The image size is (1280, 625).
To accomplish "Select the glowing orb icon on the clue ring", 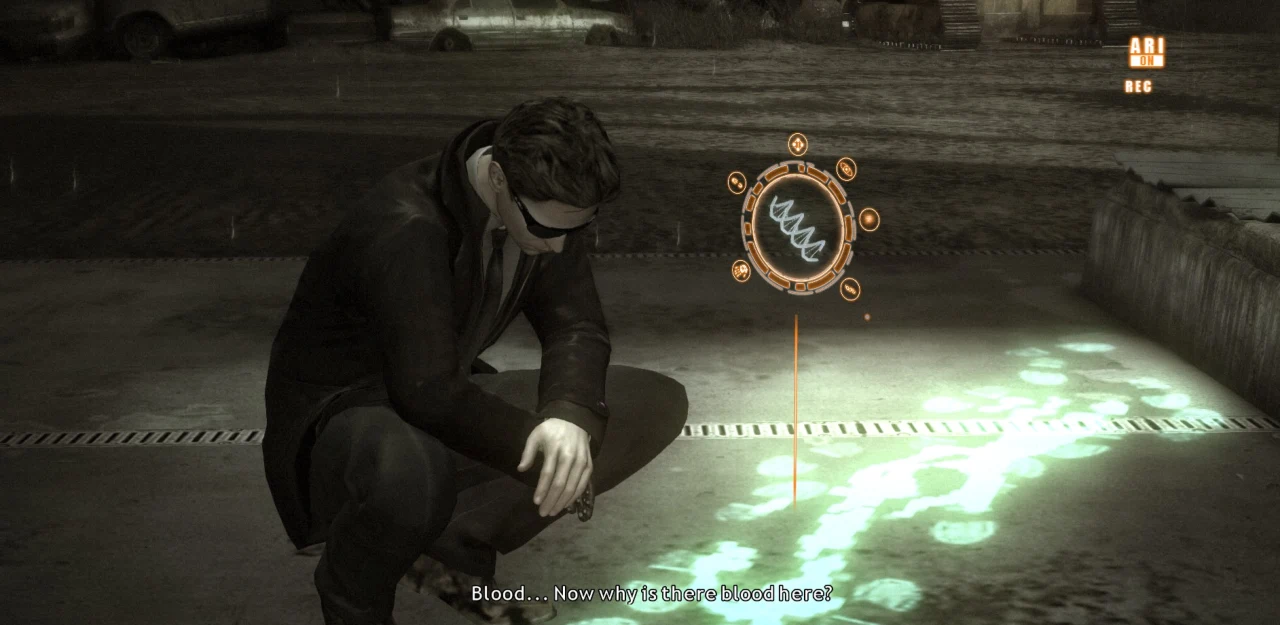I will pos(869,220).
